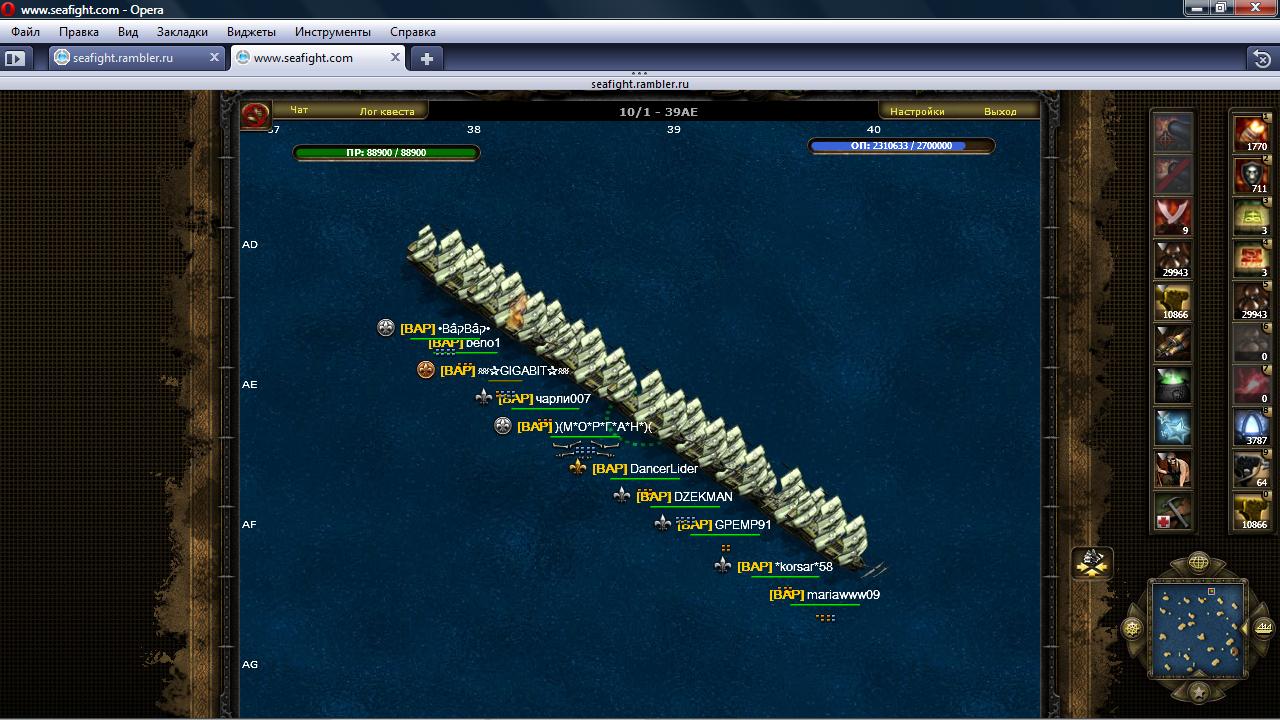Open the globe button above the minimap
This screenshot has width=1280, height=720.
1198,563
